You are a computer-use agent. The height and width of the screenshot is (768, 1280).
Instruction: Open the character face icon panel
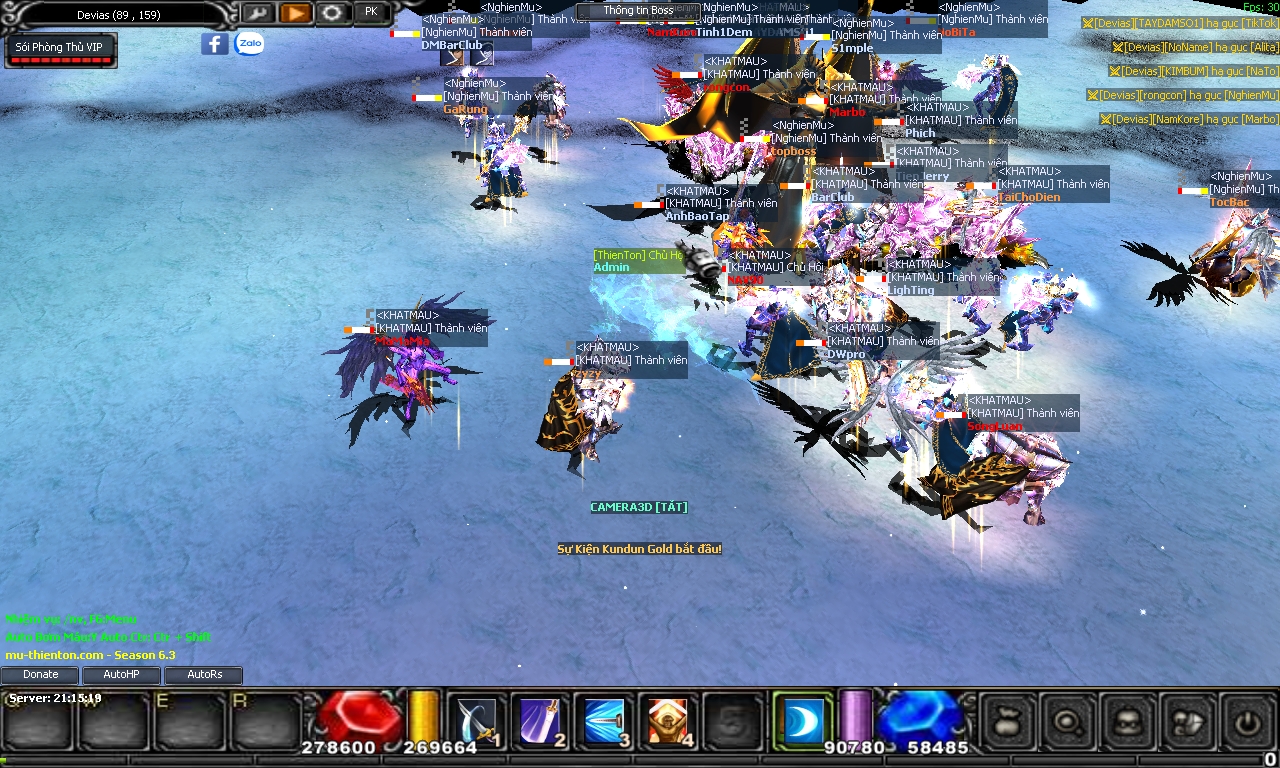(1128, 720)
